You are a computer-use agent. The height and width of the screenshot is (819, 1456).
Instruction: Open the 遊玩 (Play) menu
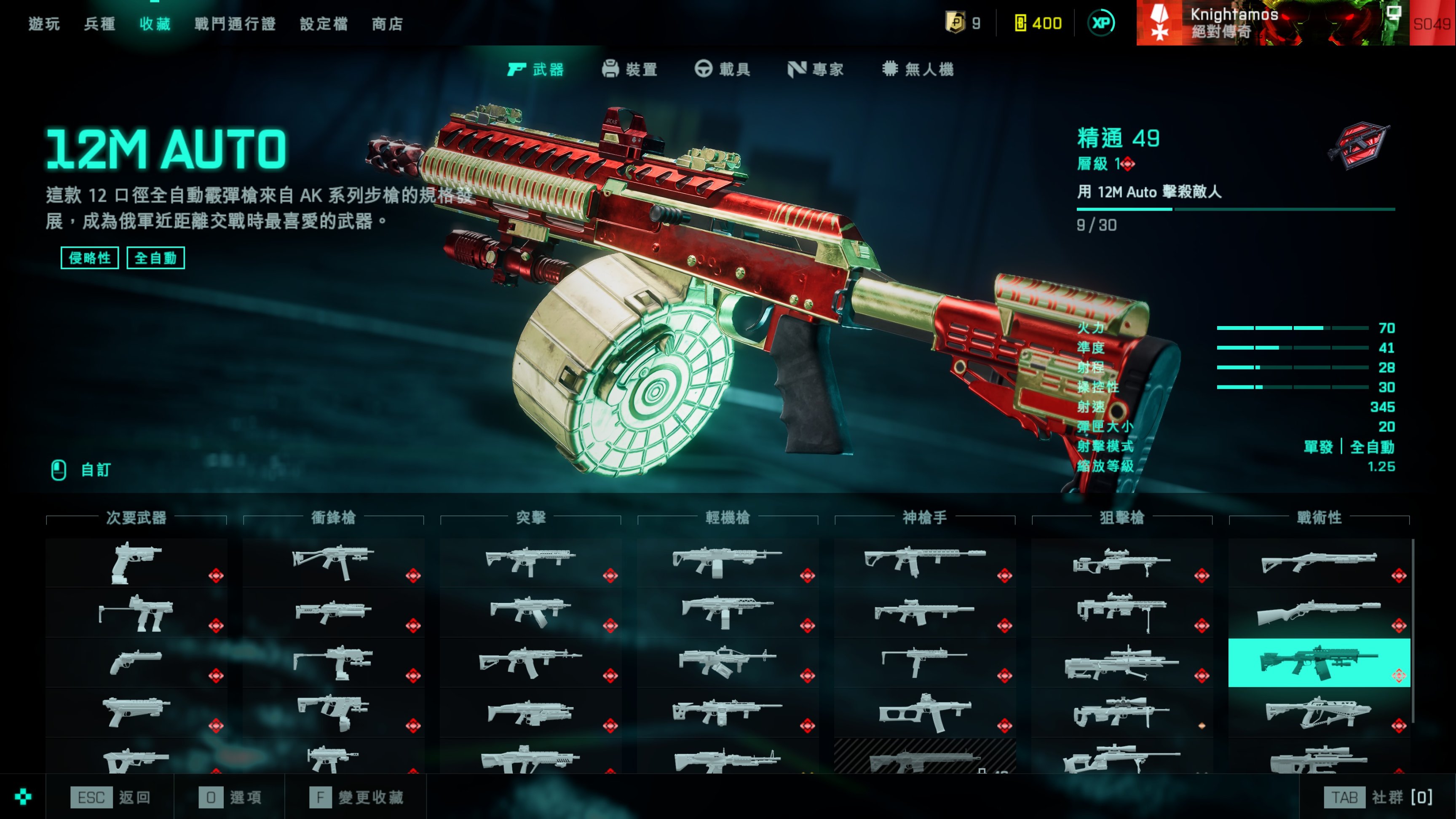[x=44, y=24]
